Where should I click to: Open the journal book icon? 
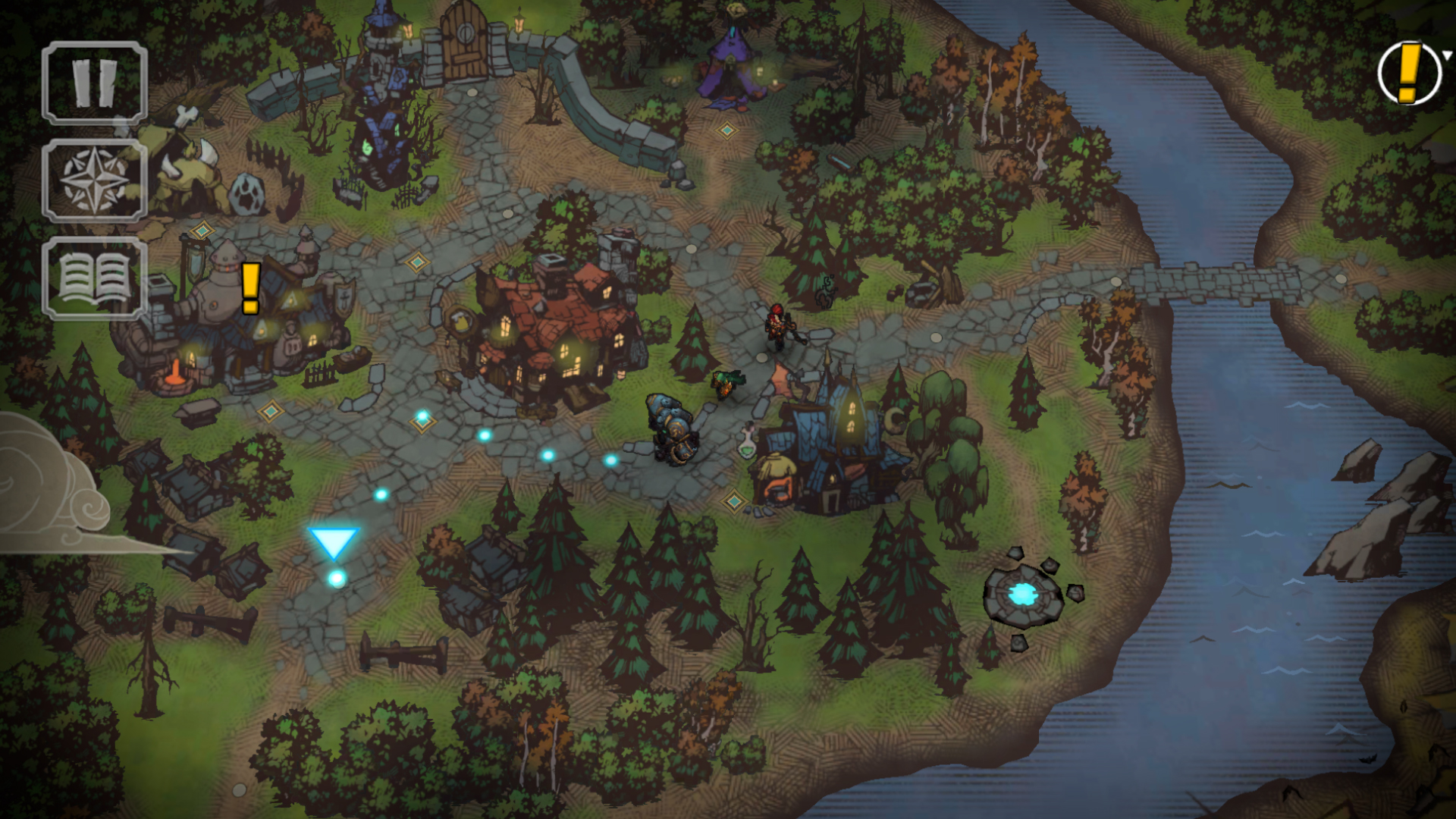click(x=95, y=278)
